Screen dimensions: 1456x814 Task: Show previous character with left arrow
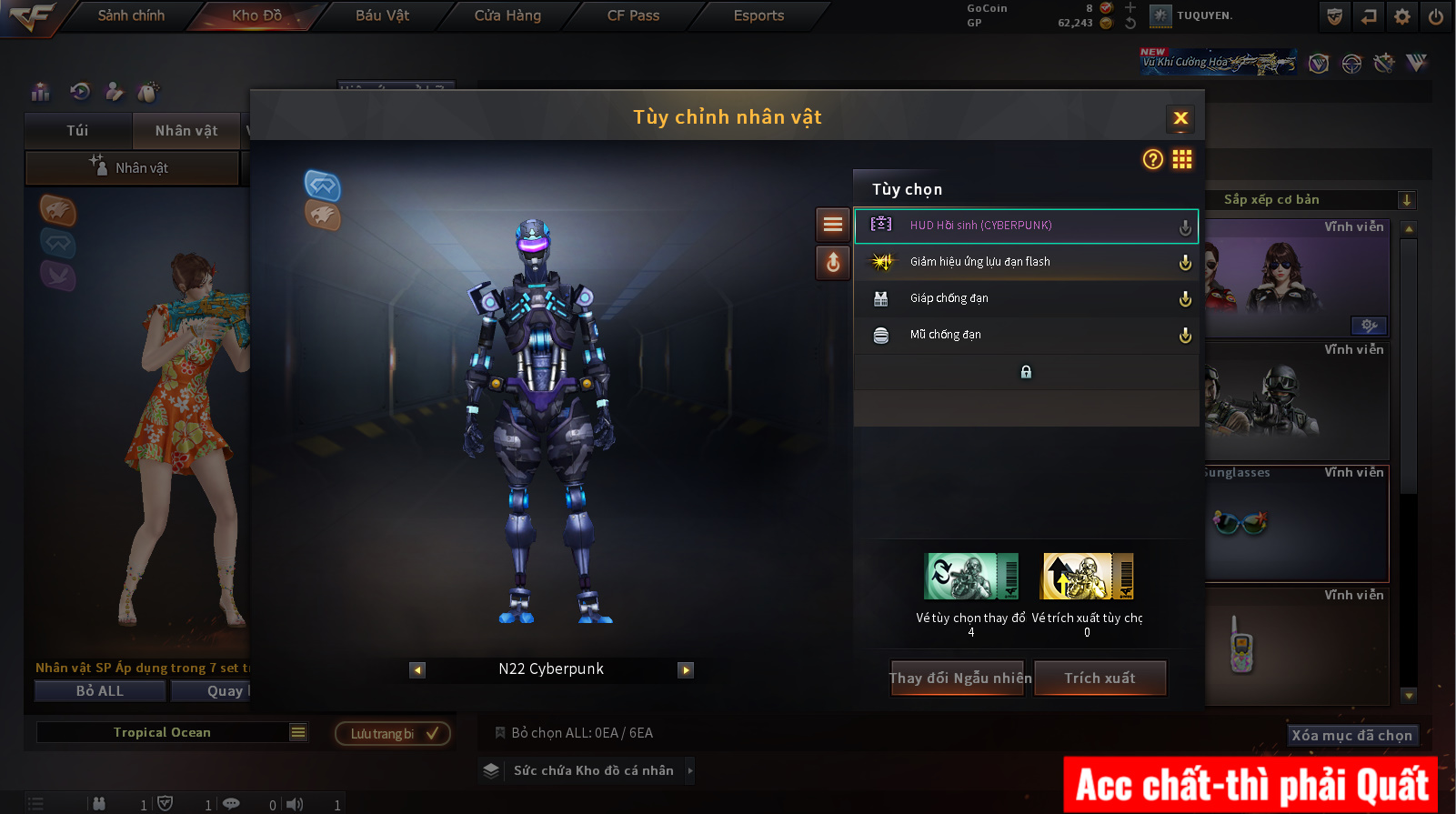(417, 670)
